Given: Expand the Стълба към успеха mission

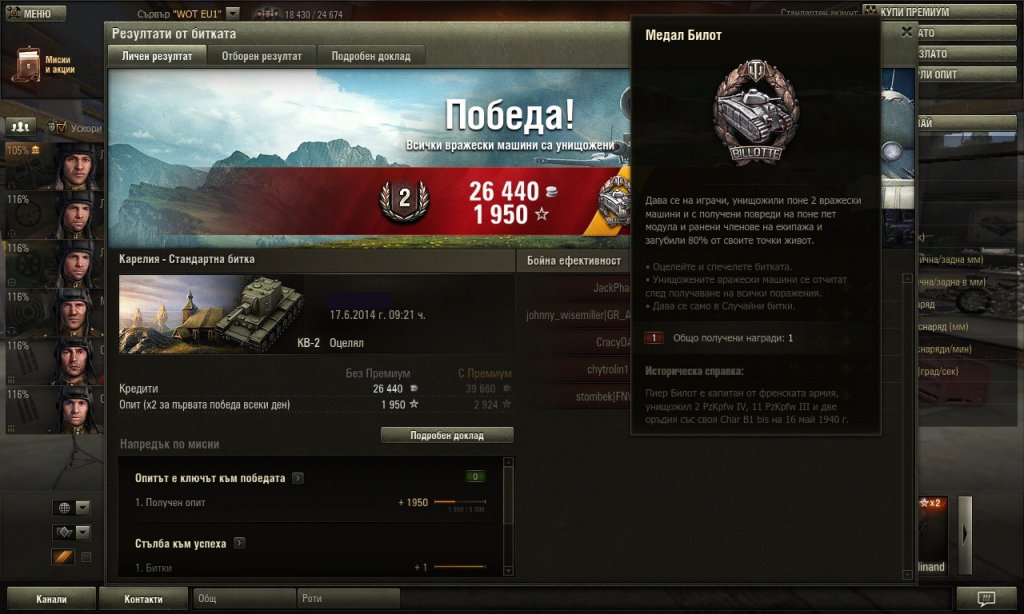Looking at the screenshot, I should coord(240,543).
